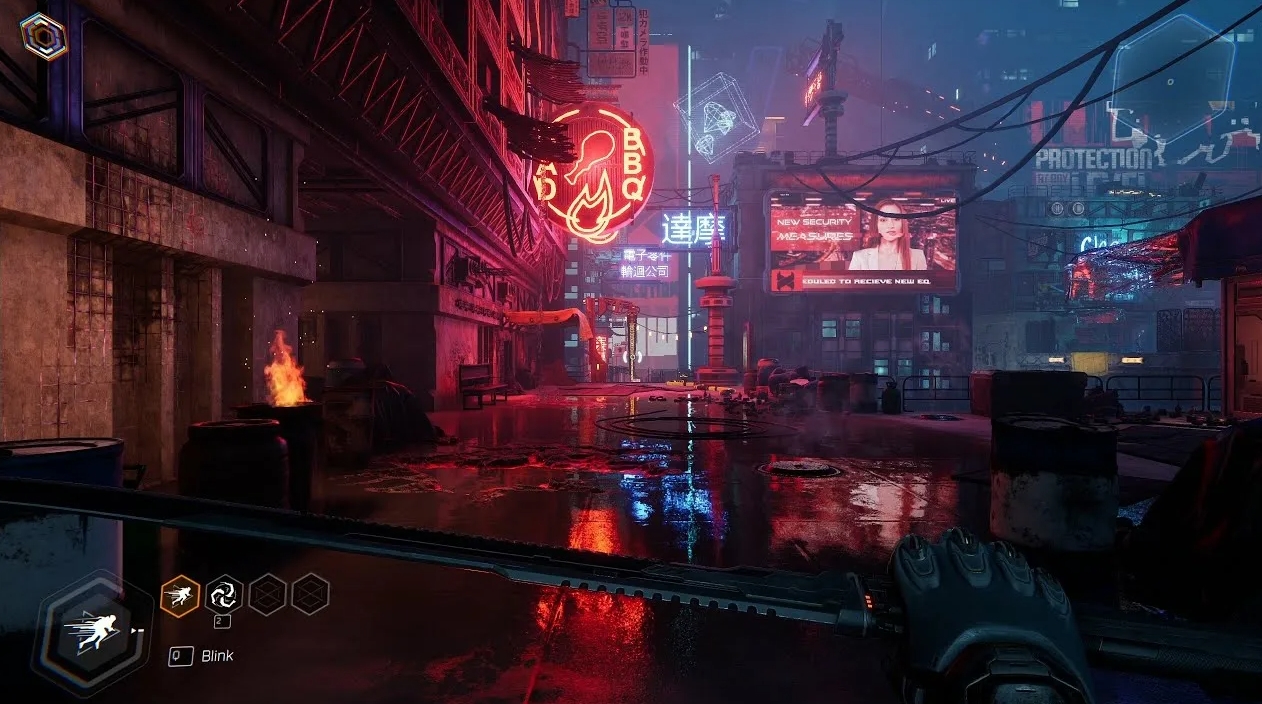Viewport: 1262px width, 704px height.
Task: Select the orange-outlined Blink slot
Action: (x=180, y=596)
